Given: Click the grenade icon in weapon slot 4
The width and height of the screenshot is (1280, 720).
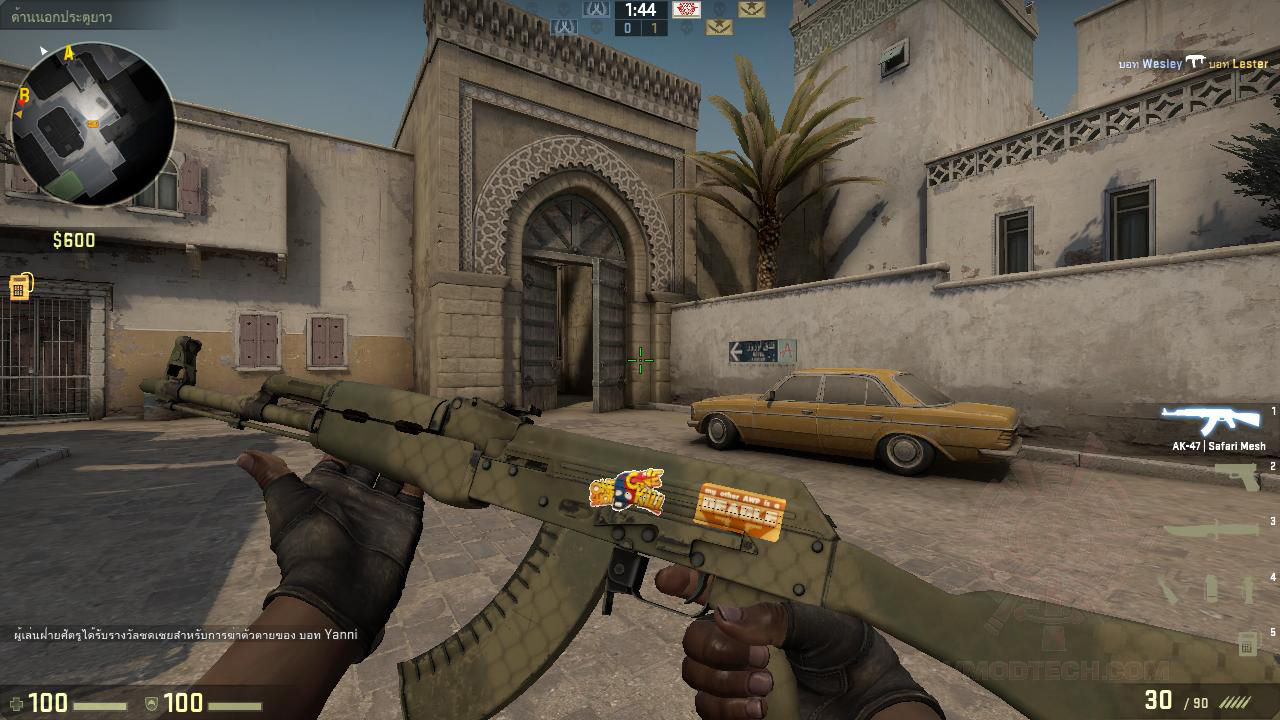Looking at the screenshot, I should 1212,588.
